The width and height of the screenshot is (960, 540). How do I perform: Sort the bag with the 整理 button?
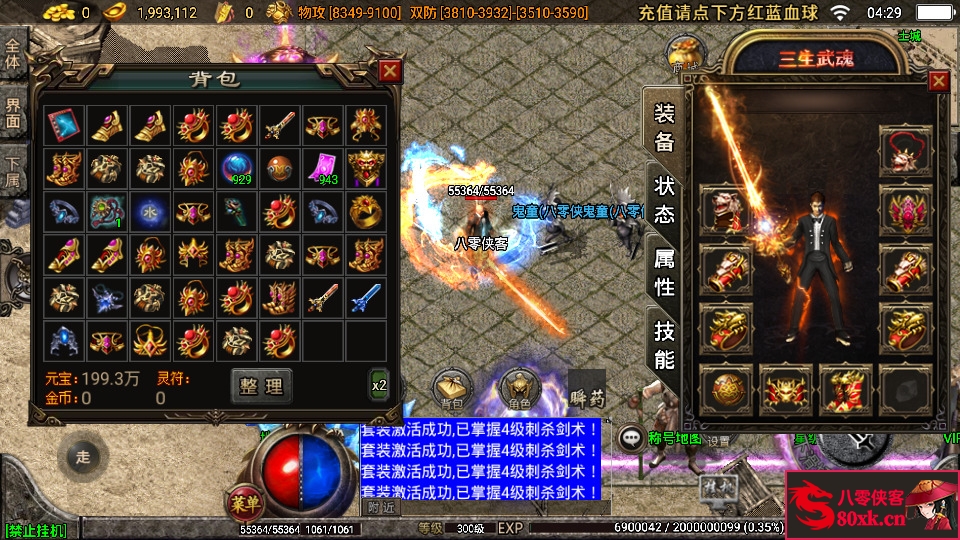pyautogui.click(x=262, y=386)
